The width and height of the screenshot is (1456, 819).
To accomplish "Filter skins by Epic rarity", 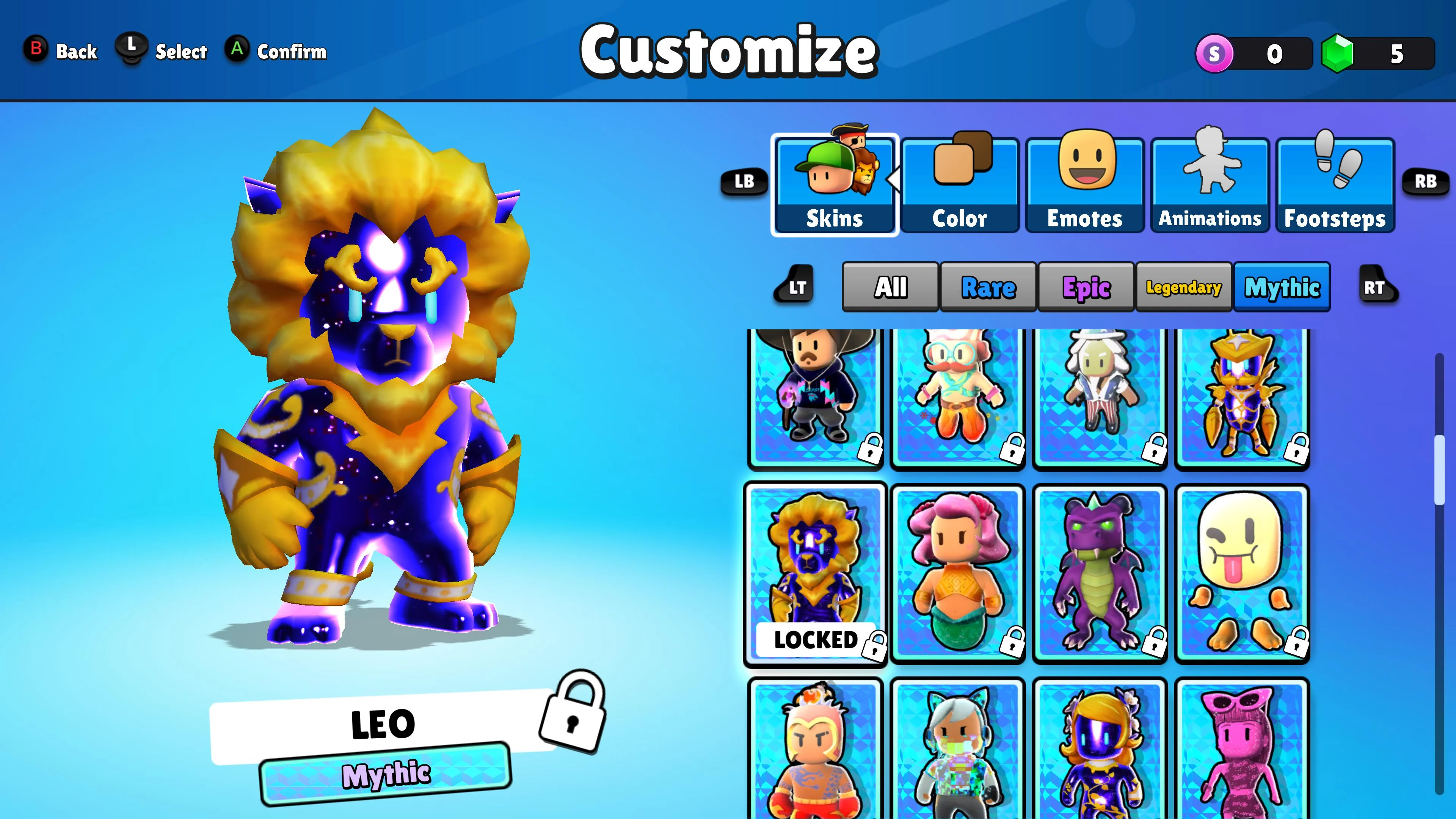I will [x=1086, y=287].
